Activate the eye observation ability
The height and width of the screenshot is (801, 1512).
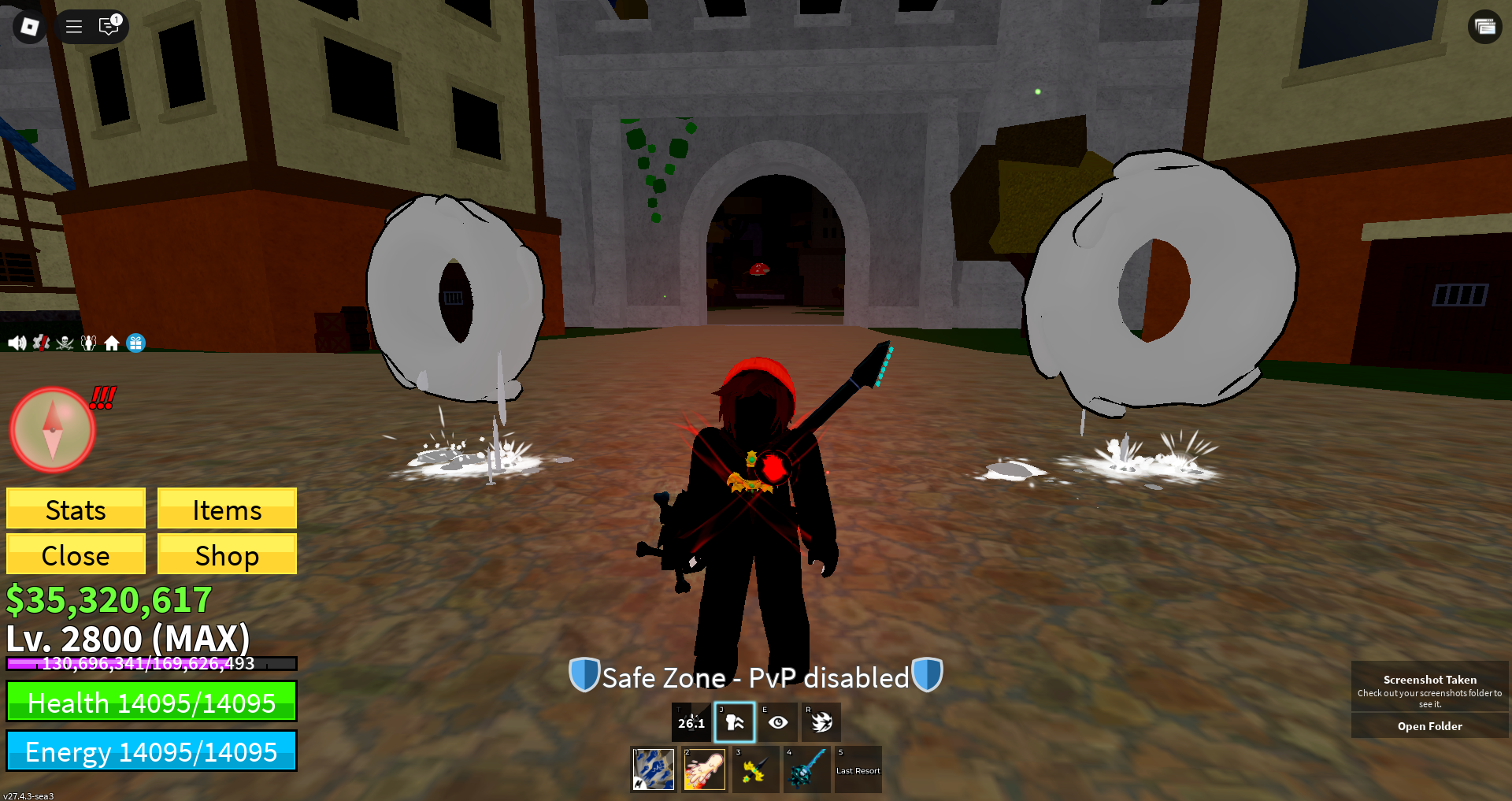point(778,722)
